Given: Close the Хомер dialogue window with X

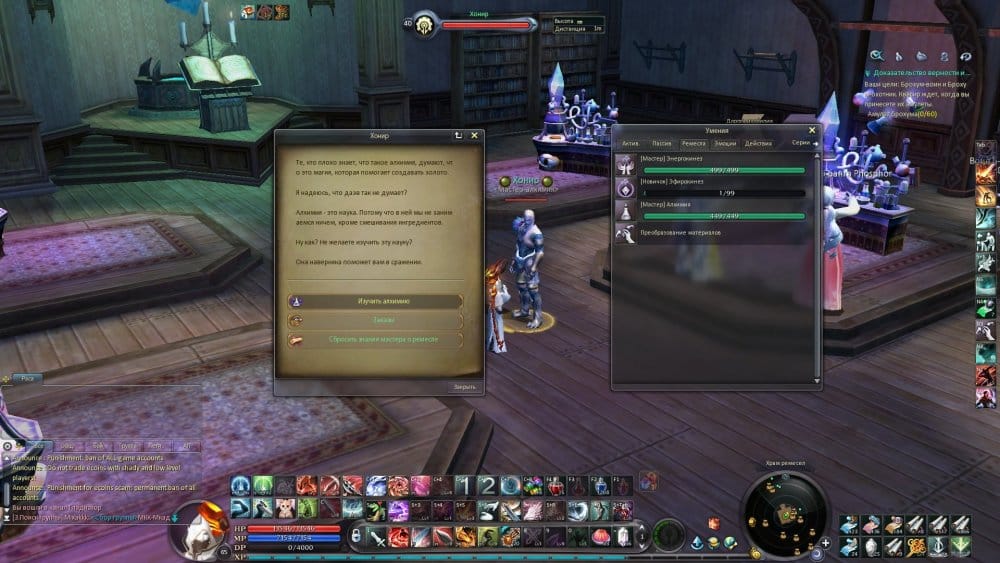Looking at the screenshot, I should pyautogui.click(x=474, y=135).
